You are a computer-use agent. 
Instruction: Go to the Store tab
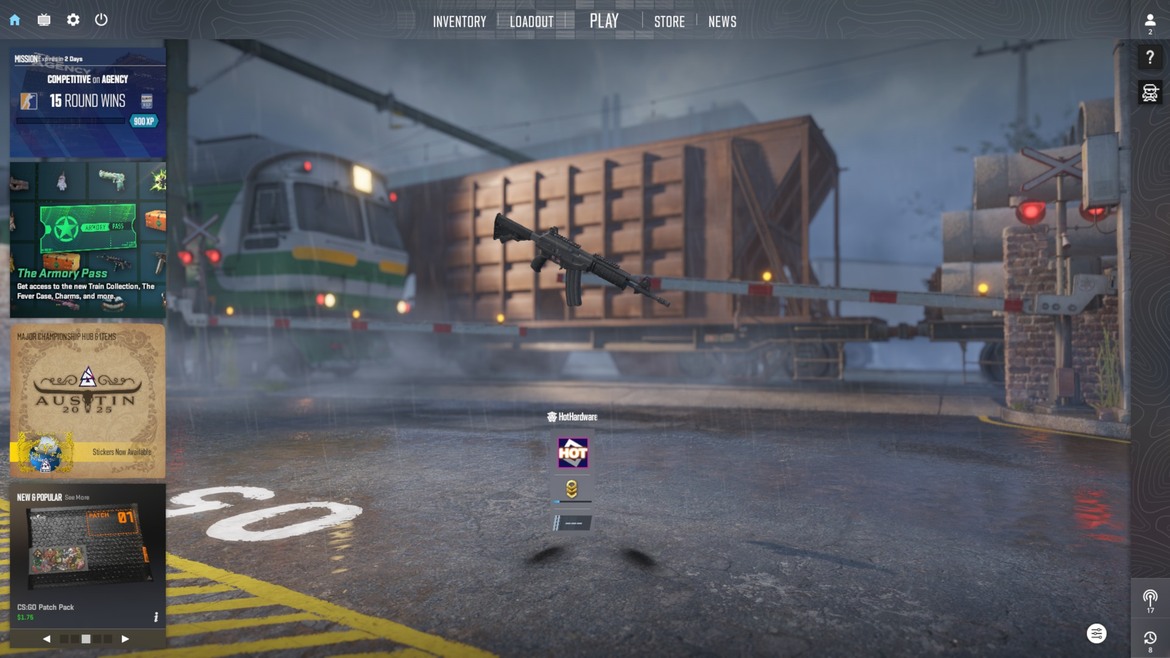click(x=669, y=22)
